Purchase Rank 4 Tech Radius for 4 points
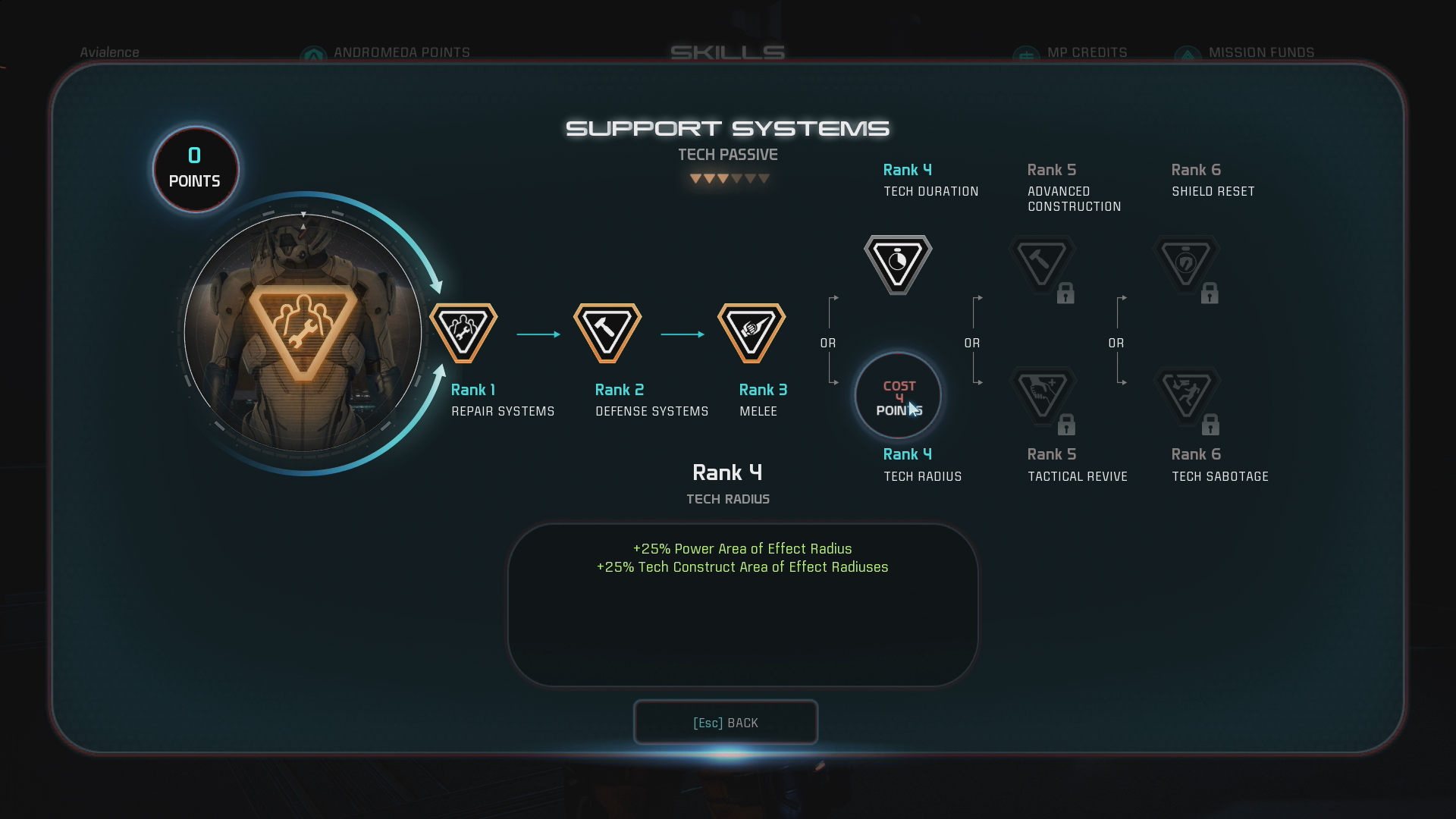The width and height of the screenshot is (1456, 819). 898,396
